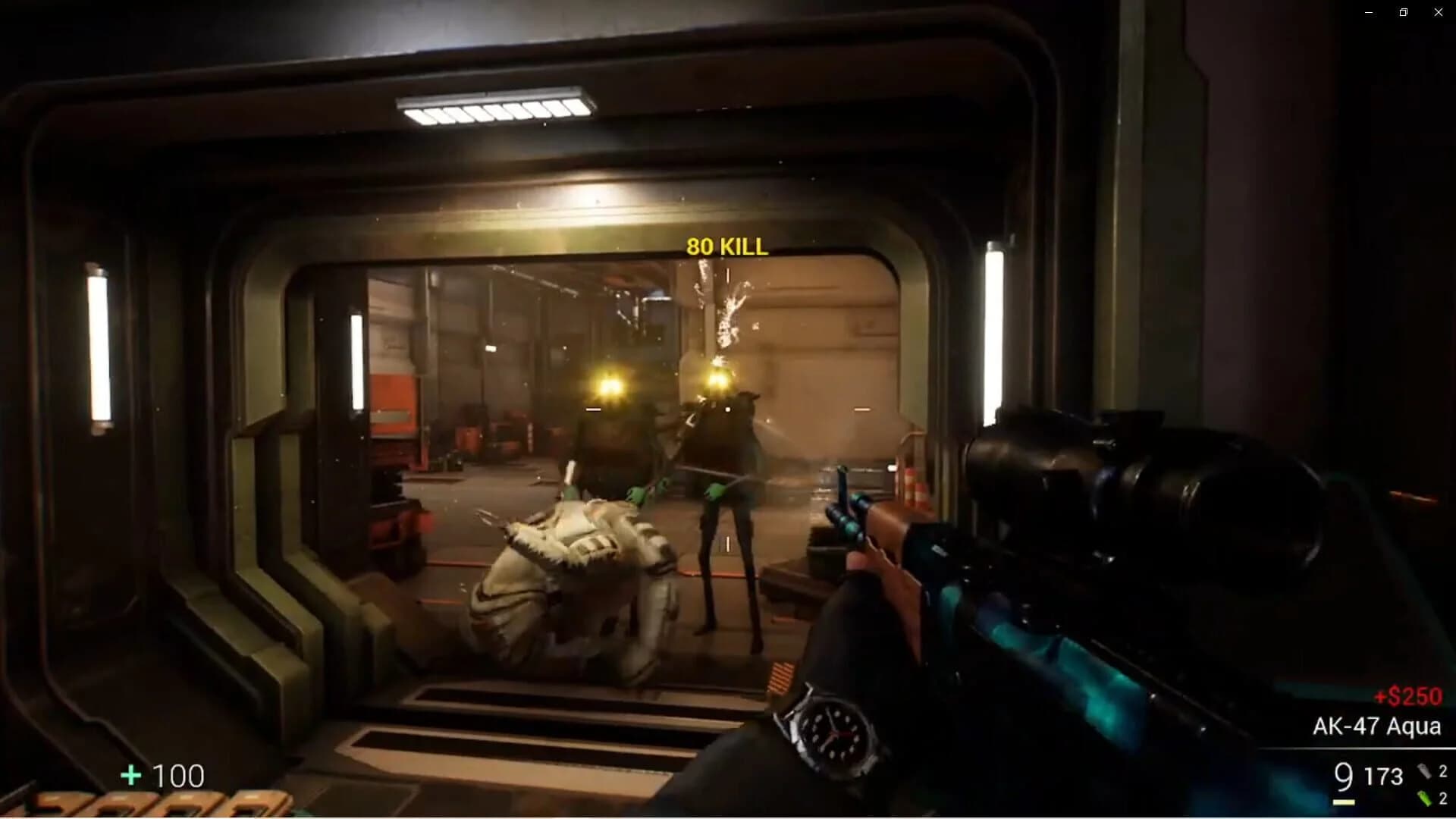
Task: Click the green grenade icon near the ammo panel
Action: [x=1424, y=798]
